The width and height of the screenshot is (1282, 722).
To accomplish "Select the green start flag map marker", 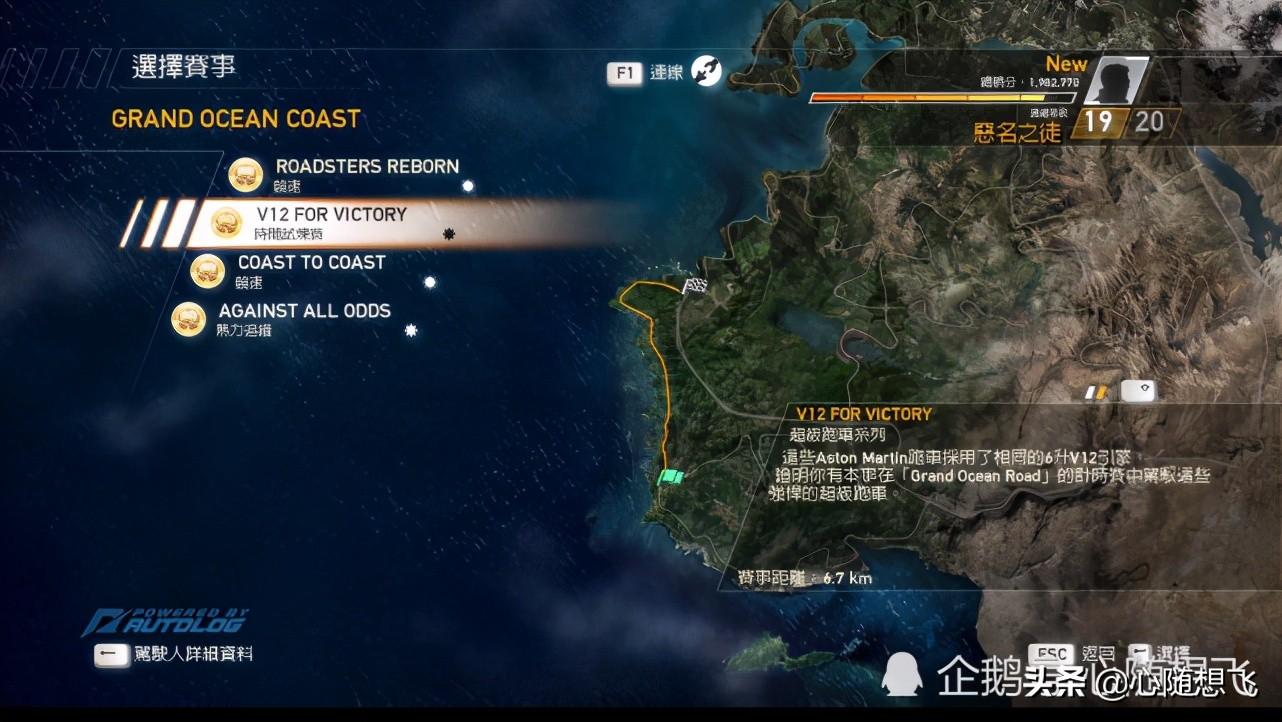I will 670,477.
